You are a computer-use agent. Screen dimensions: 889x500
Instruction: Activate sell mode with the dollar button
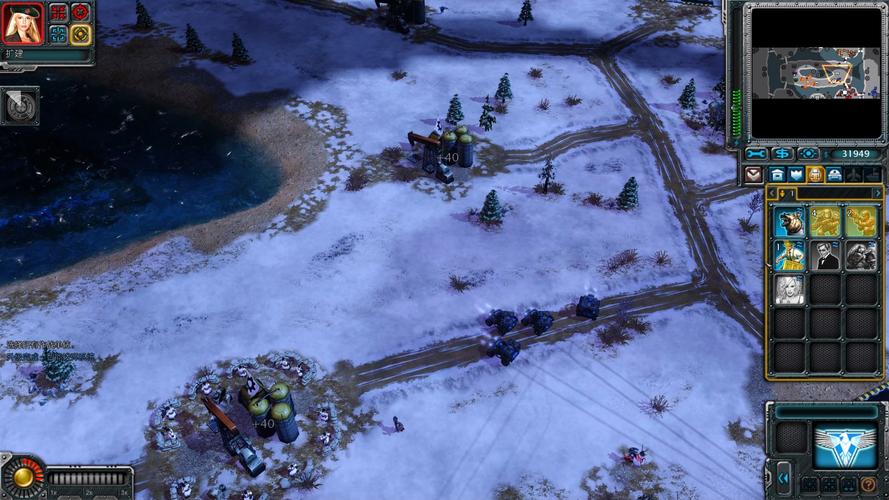point(782,154)
